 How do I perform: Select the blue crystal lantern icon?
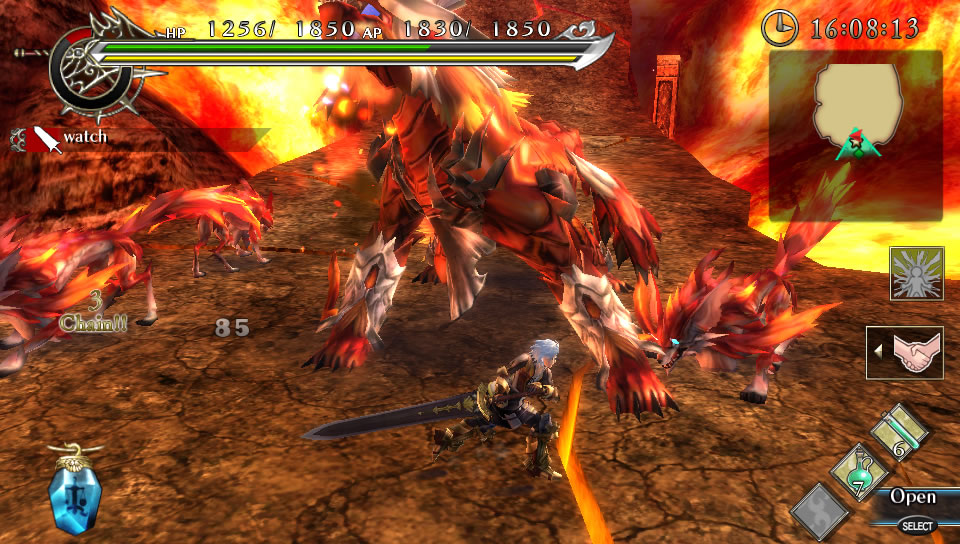76,488
